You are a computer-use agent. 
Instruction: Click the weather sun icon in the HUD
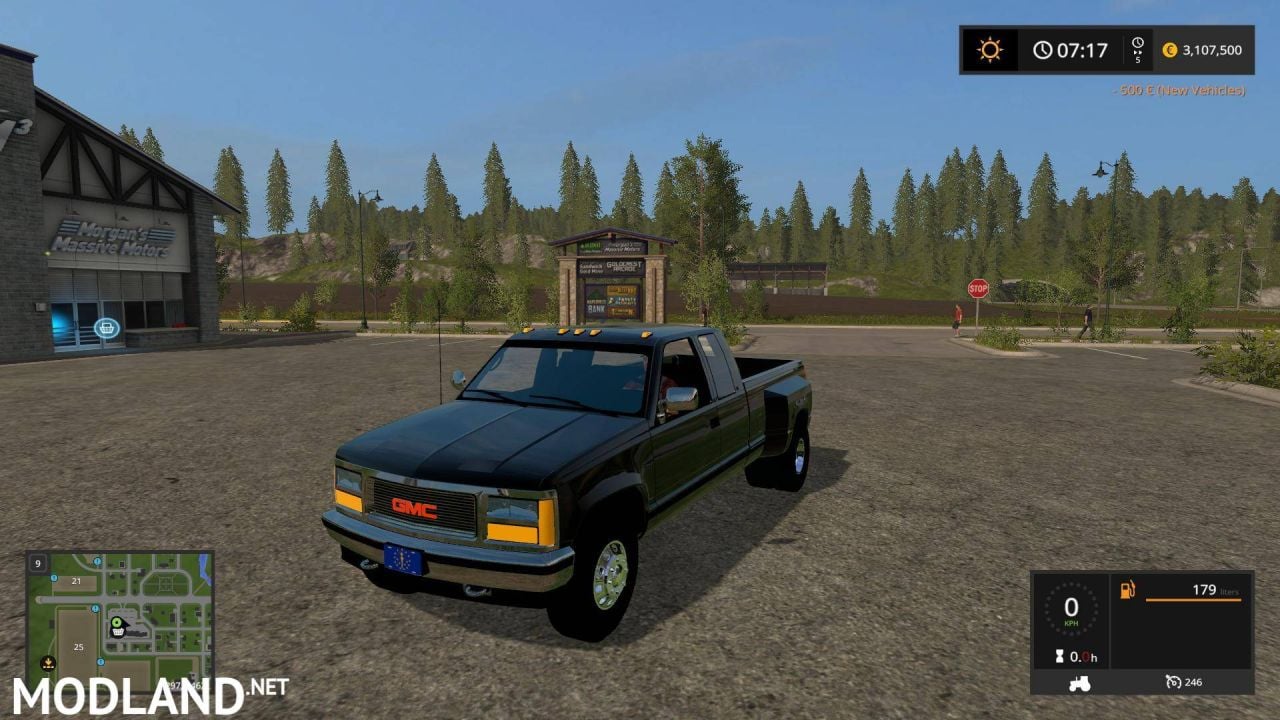[987, 48]
